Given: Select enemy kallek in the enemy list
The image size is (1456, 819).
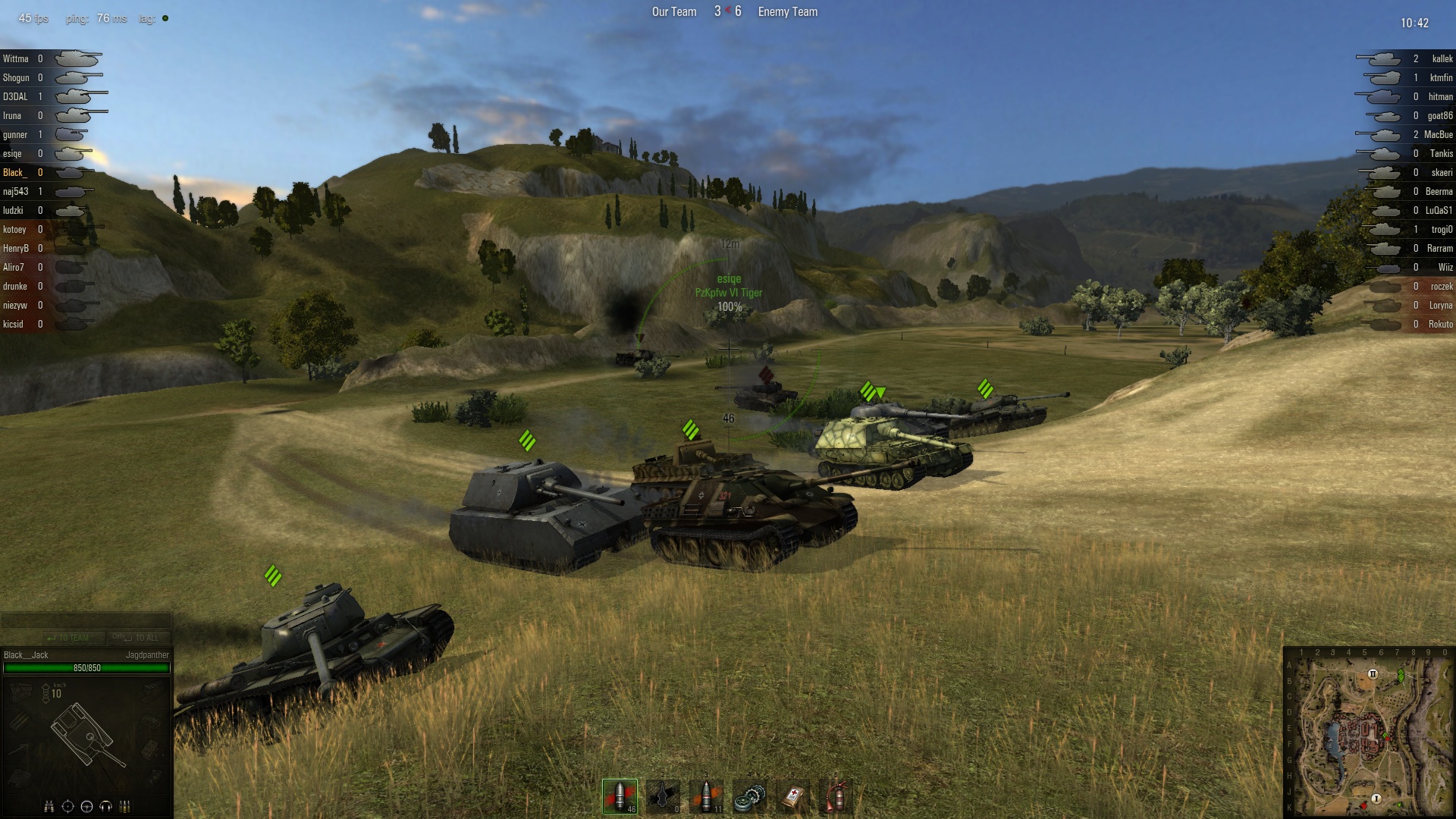Looking at the screenshot, I should [1442, 58].
